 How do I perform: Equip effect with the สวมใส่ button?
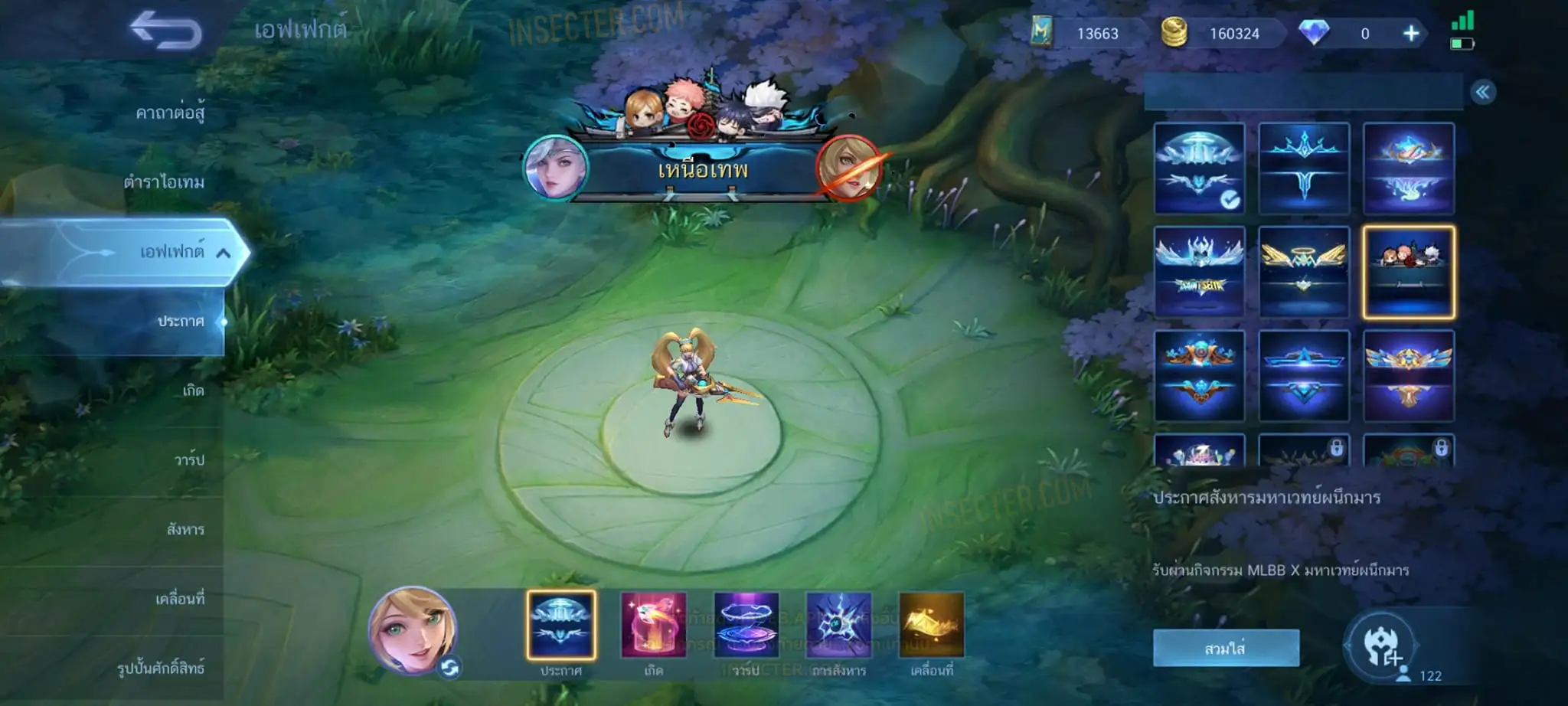[x=1226, y=648]
